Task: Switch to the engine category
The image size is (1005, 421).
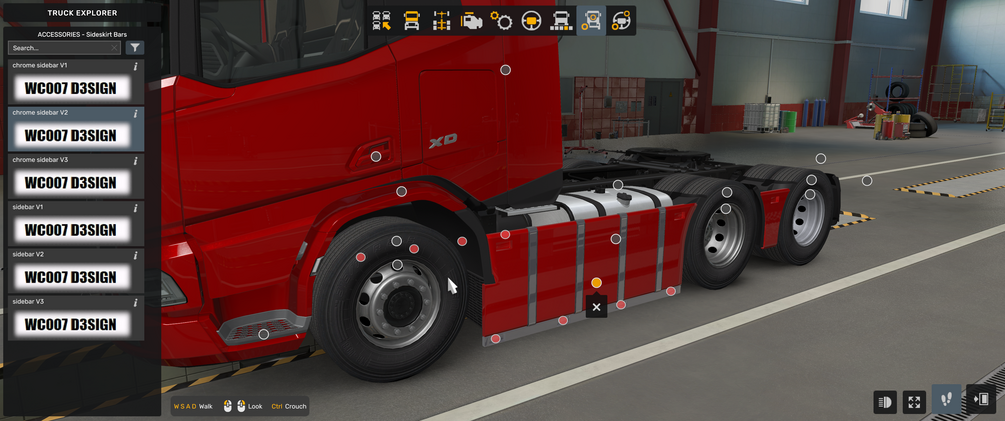Action: (x=471, y=20)
